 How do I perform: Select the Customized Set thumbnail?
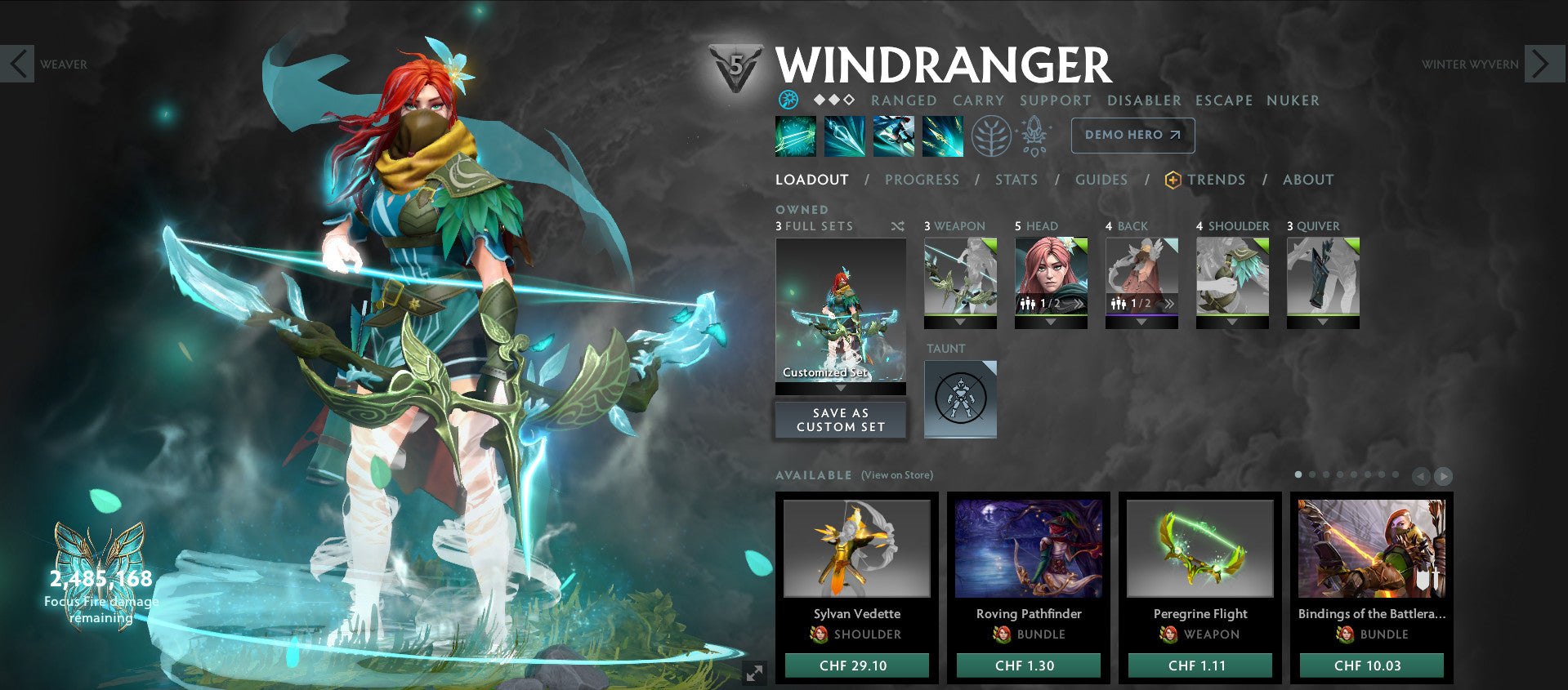840,314
